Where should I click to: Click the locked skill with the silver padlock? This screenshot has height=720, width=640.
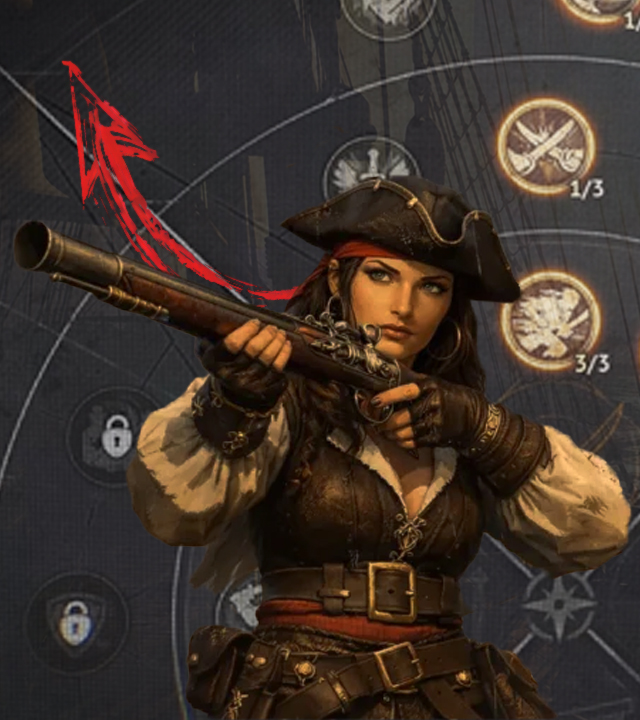coord(117,437)
